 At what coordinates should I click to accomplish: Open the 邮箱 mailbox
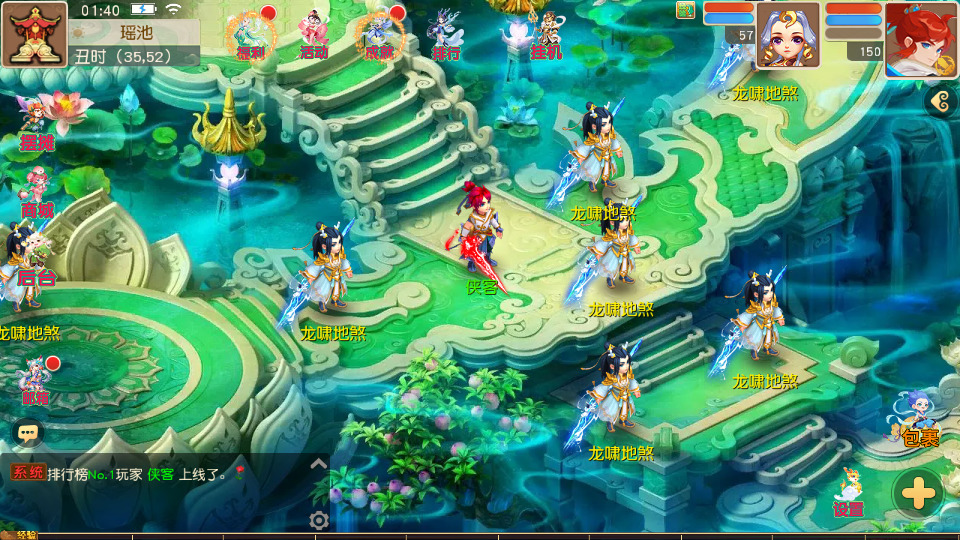click(36, 380)
